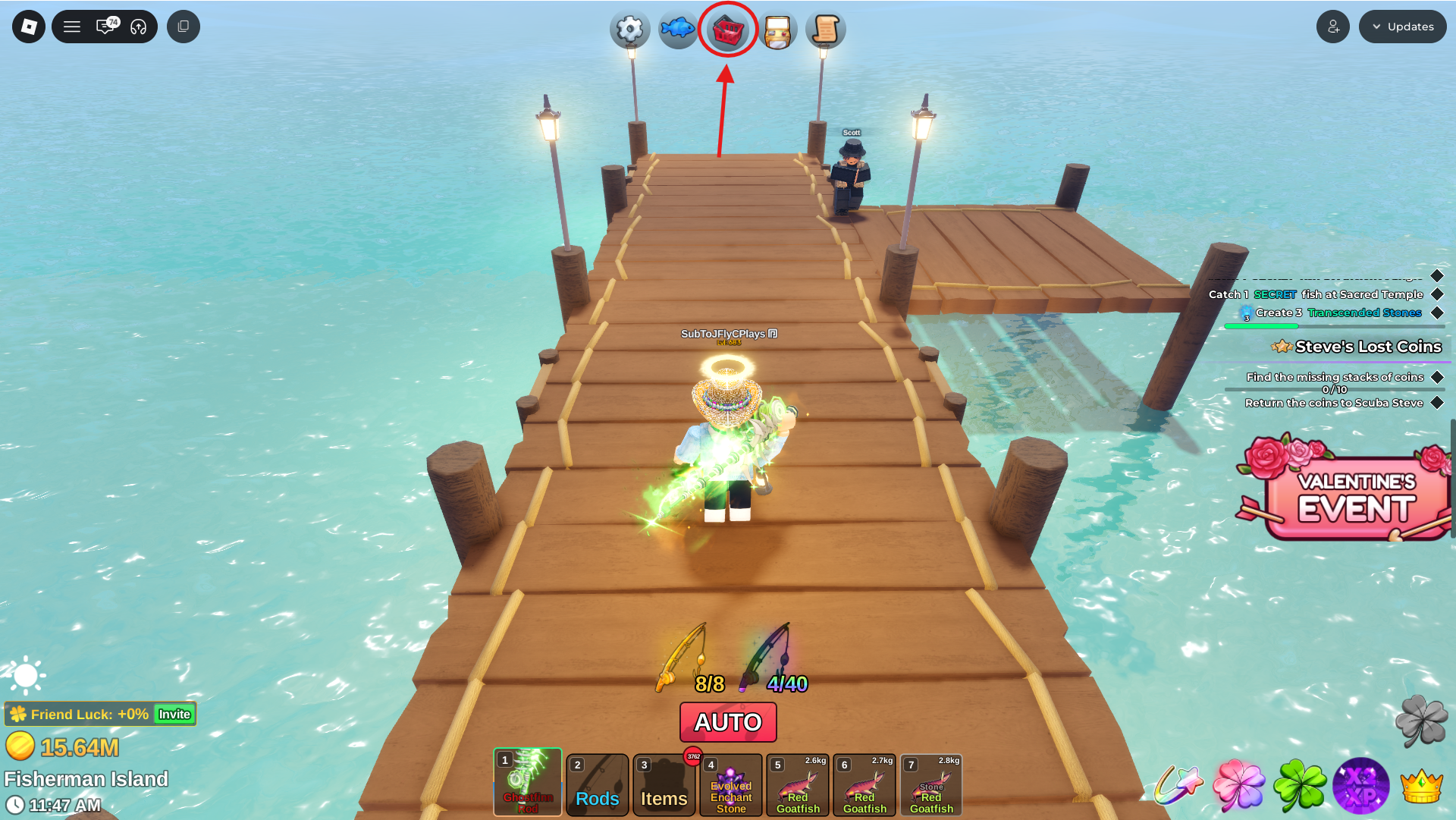This screenshot has height=820, width=1456.
Task: Open the Items backpack slot
Action: [x=664, y=785]
